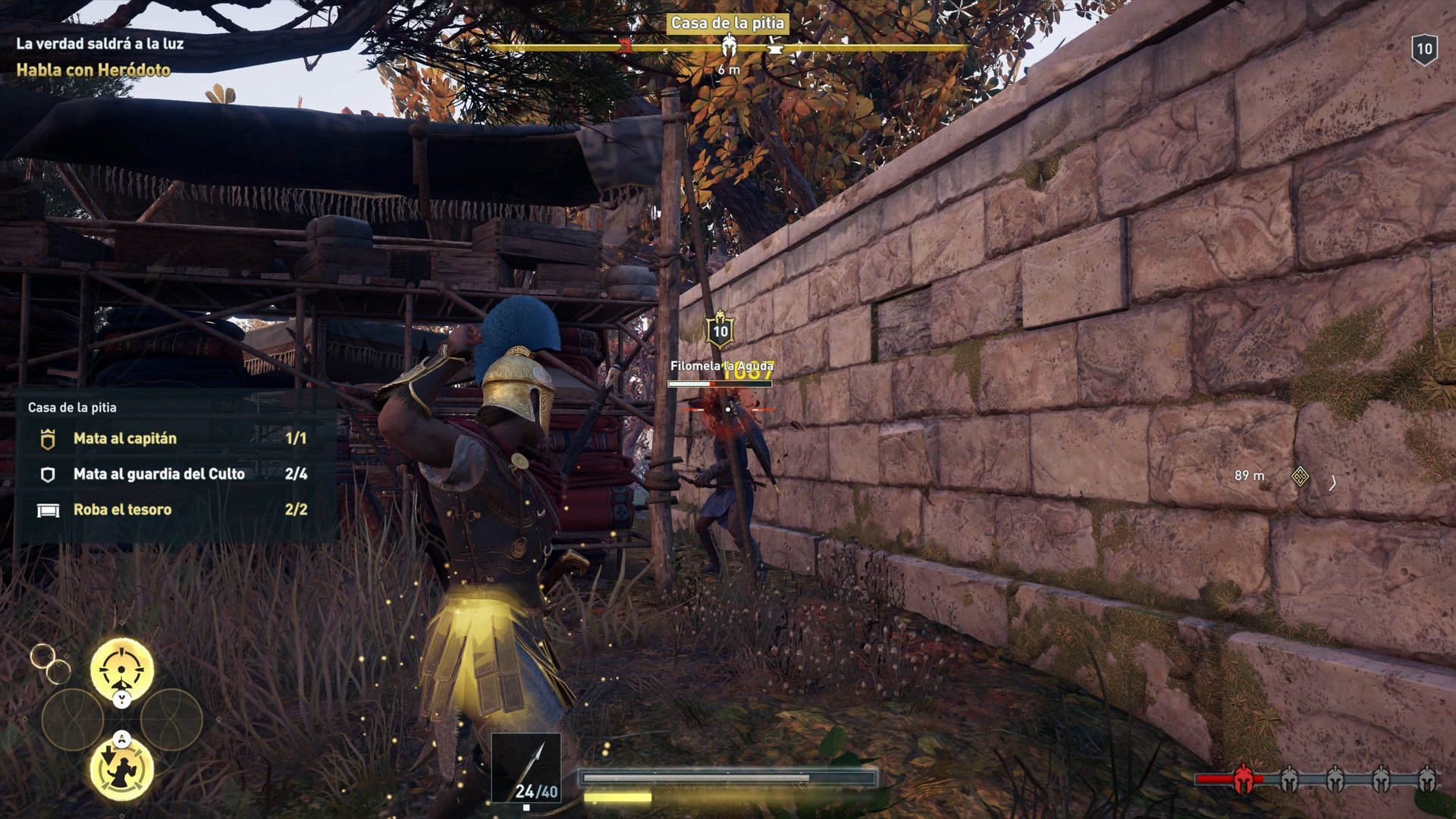Click the red fort icon on the compass bar
This screenshot has width=1456, height=819.
[x=624, y=44]
